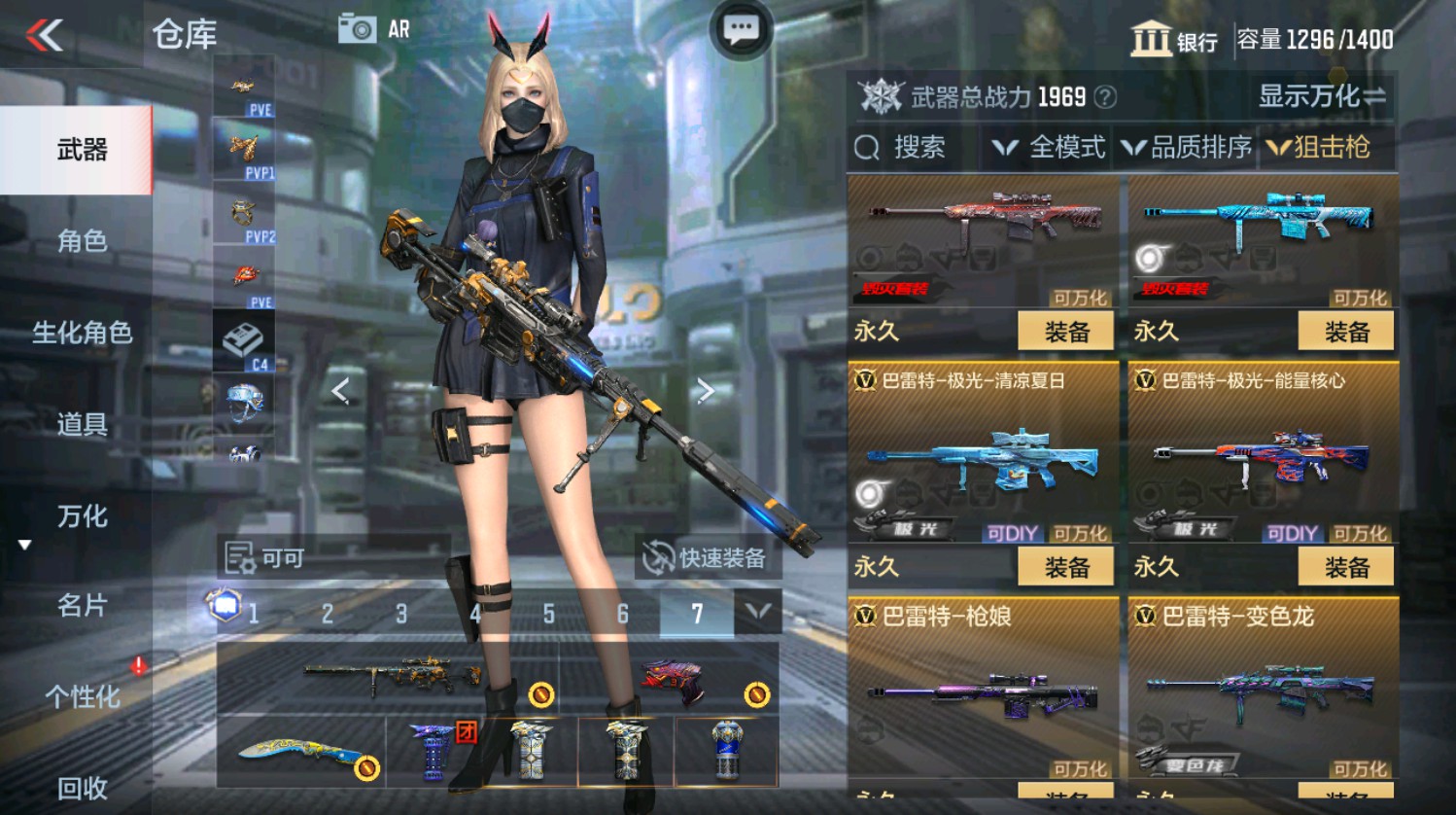Toggle 显示万化 display mode
Screen dimensions: 1456x815
tap(1317, 96)
